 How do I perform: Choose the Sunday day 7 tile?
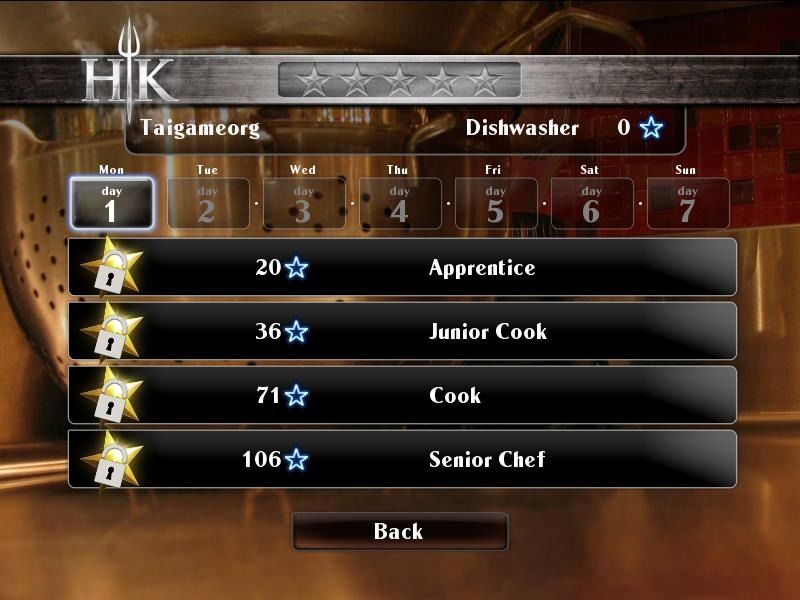click(687, 203)
